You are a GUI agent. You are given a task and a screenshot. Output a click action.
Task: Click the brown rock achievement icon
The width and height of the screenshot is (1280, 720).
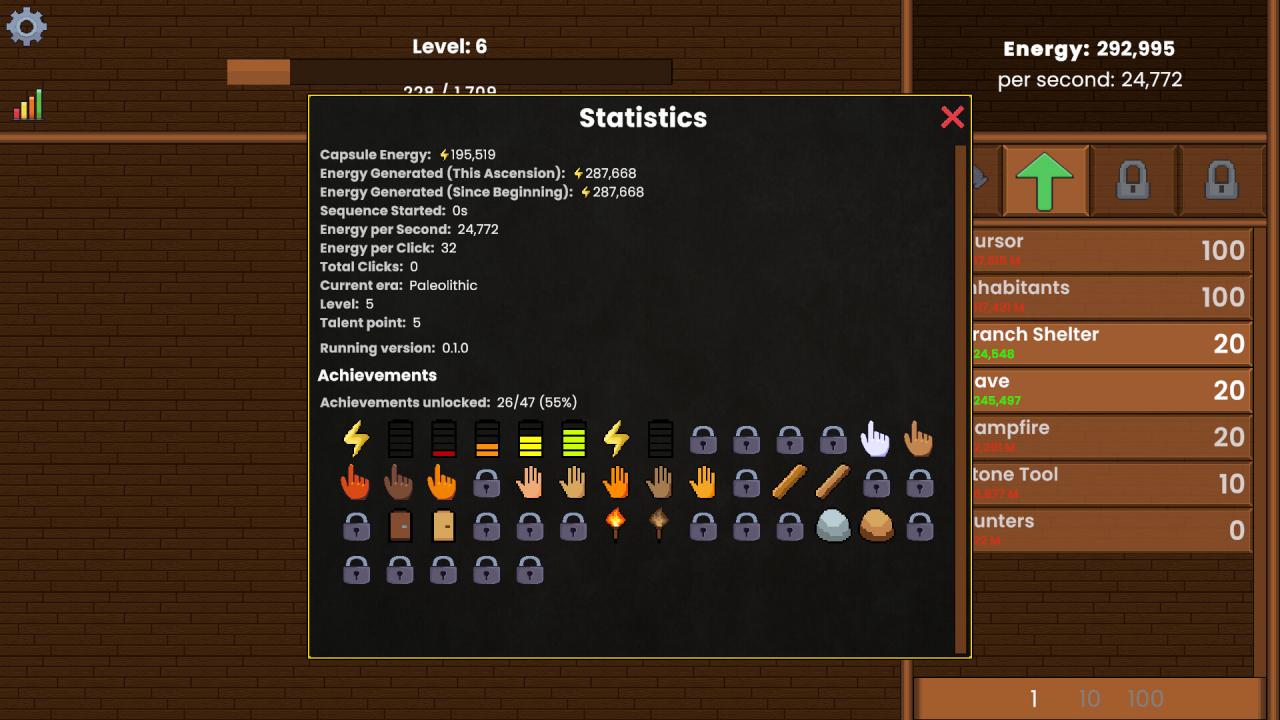(x=874, y=525)
